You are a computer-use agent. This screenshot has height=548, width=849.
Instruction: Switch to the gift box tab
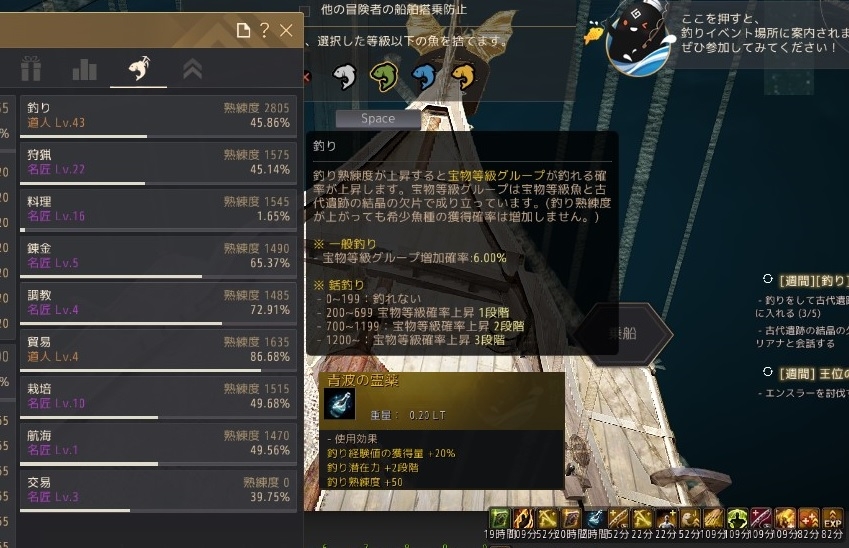coord(30,70)
